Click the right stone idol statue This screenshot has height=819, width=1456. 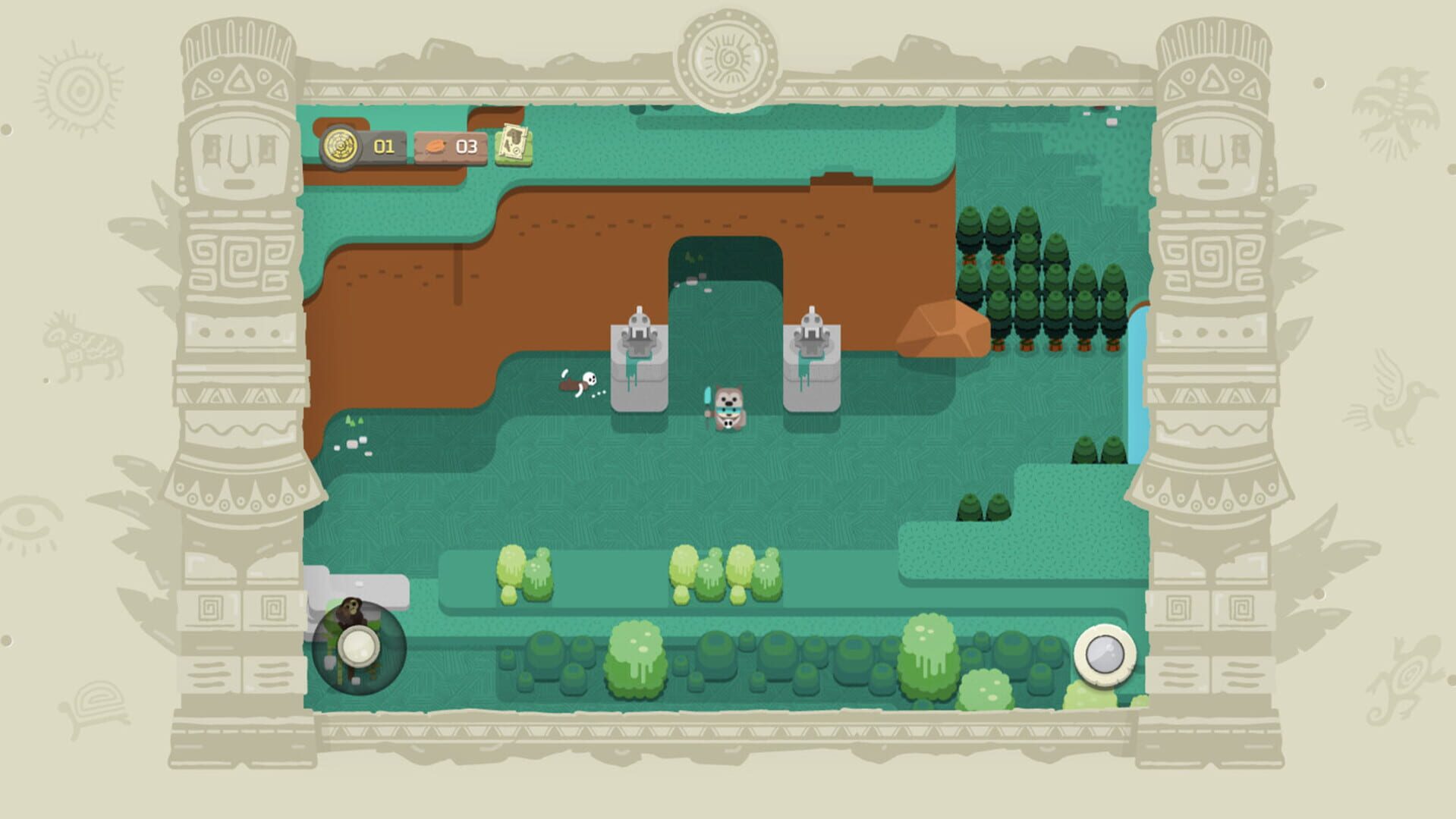(813, 356)
